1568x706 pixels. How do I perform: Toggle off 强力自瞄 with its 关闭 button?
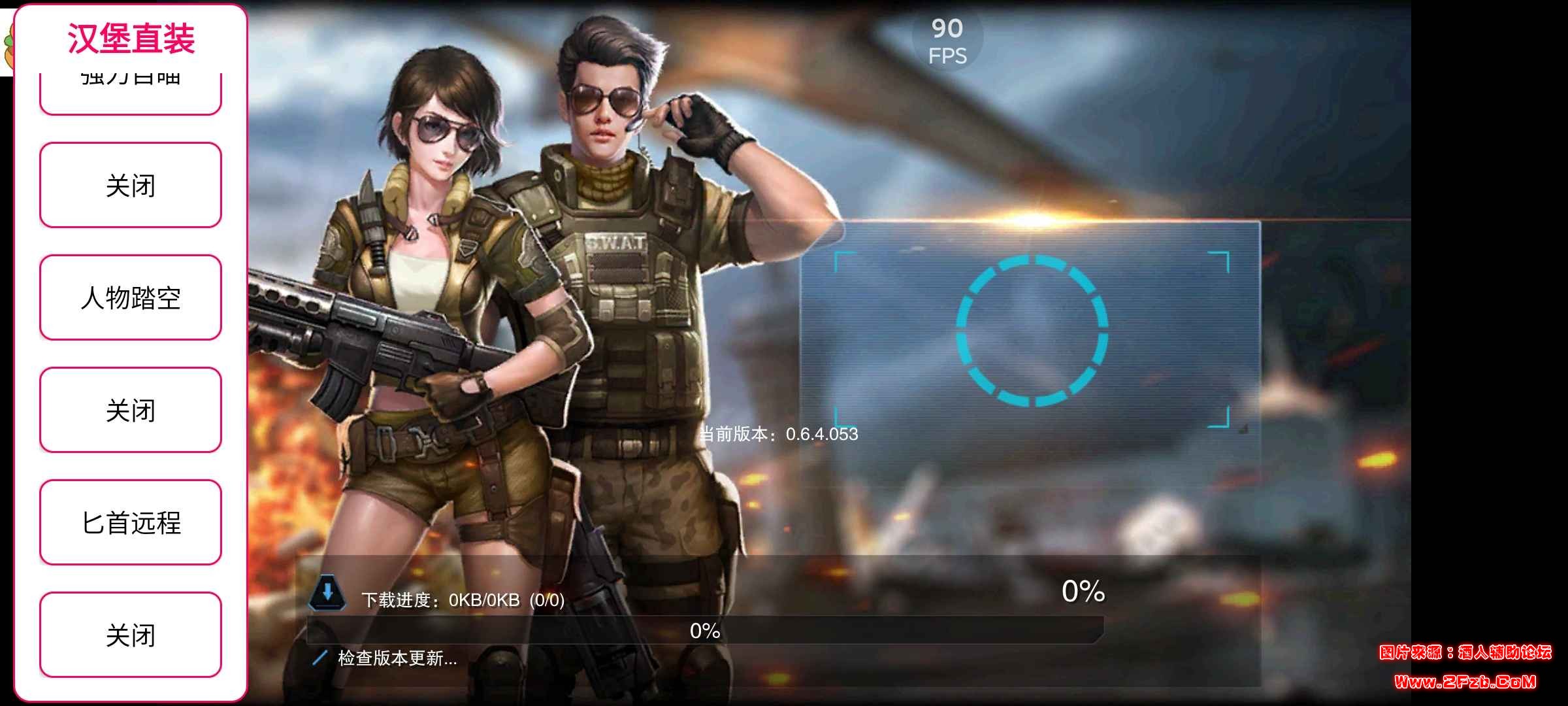pos(130,185)
